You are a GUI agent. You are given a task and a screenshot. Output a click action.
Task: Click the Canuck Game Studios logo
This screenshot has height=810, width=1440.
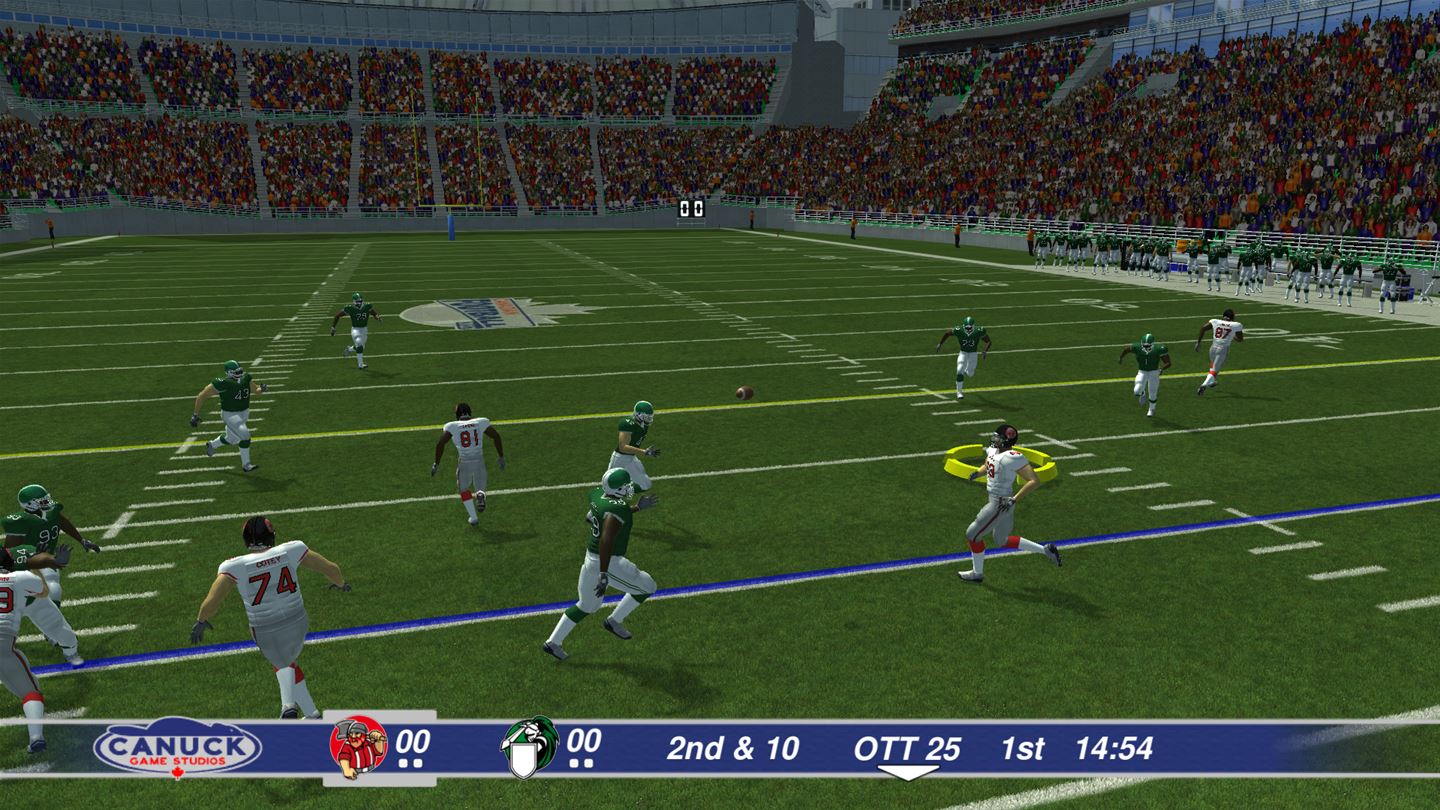[177, 747]
